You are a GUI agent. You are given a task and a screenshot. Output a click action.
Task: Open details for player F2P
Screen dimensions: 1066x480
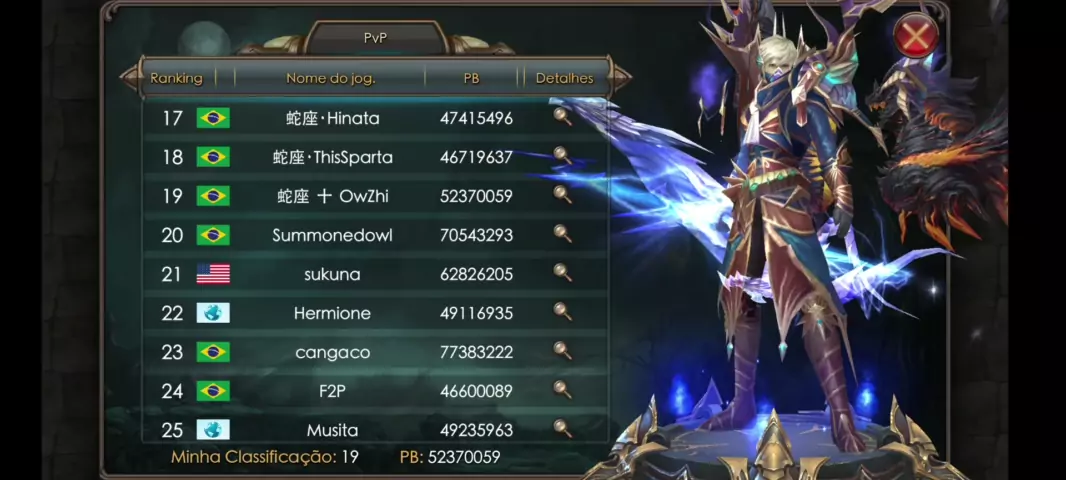tap(563, 390)
